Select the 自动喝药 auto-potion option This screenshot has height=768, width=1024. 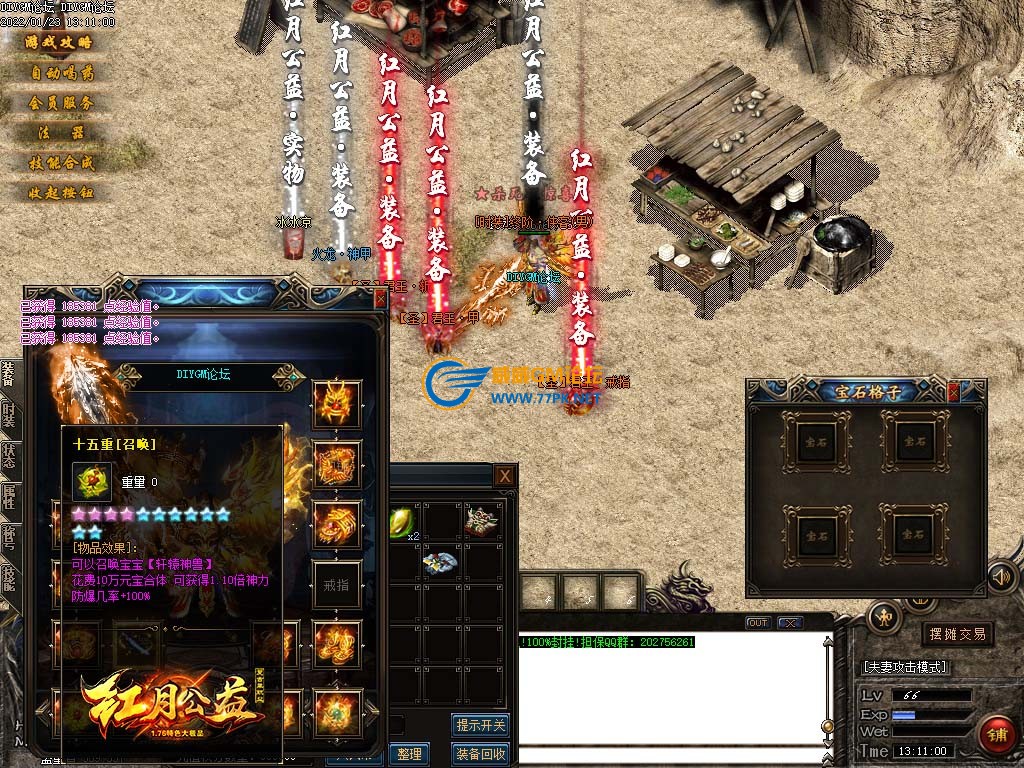point(59,72)
